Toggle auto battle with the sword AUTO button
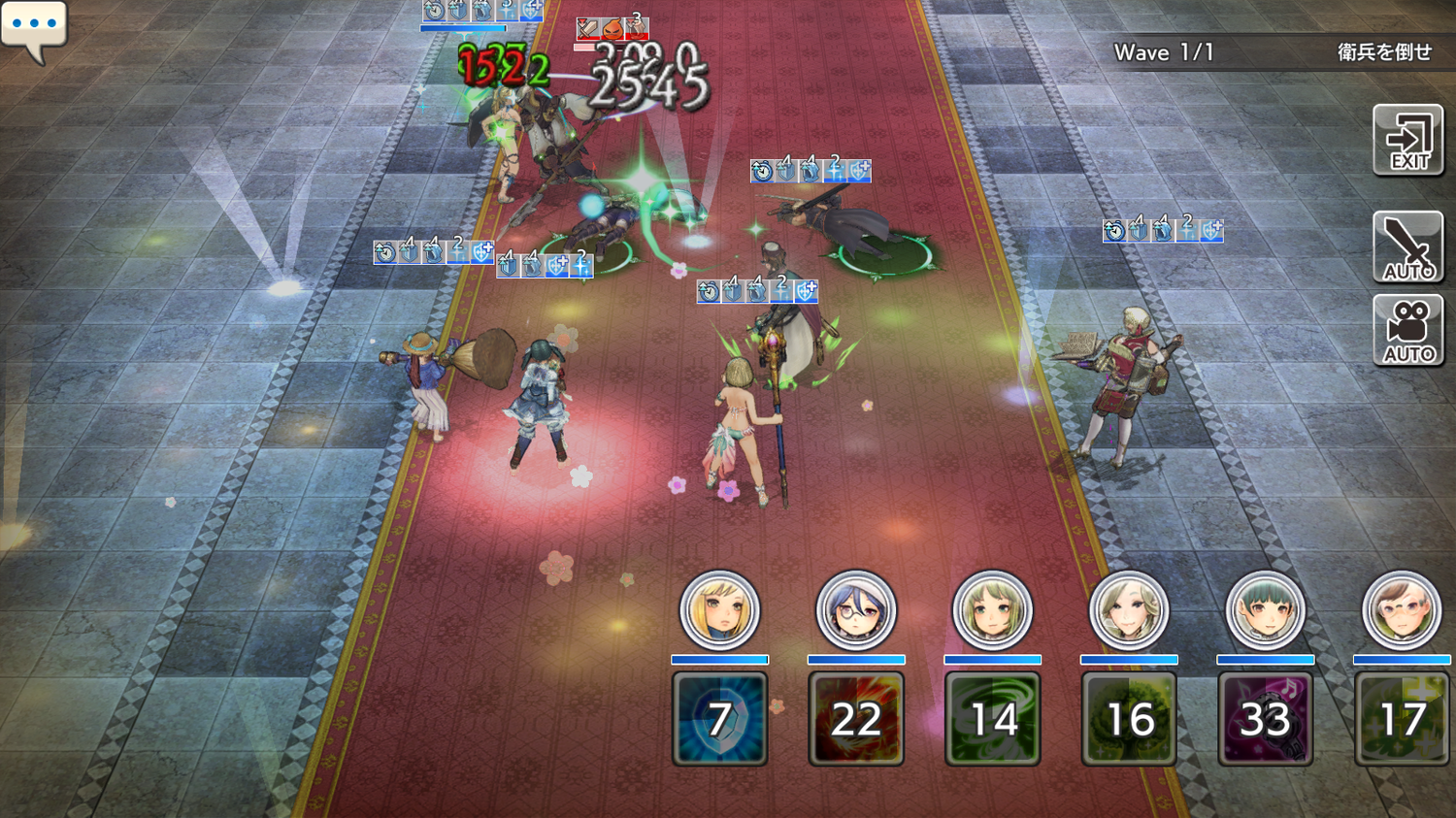The width and height of the screenshot is (1456, 818). tap(1407, 246)
